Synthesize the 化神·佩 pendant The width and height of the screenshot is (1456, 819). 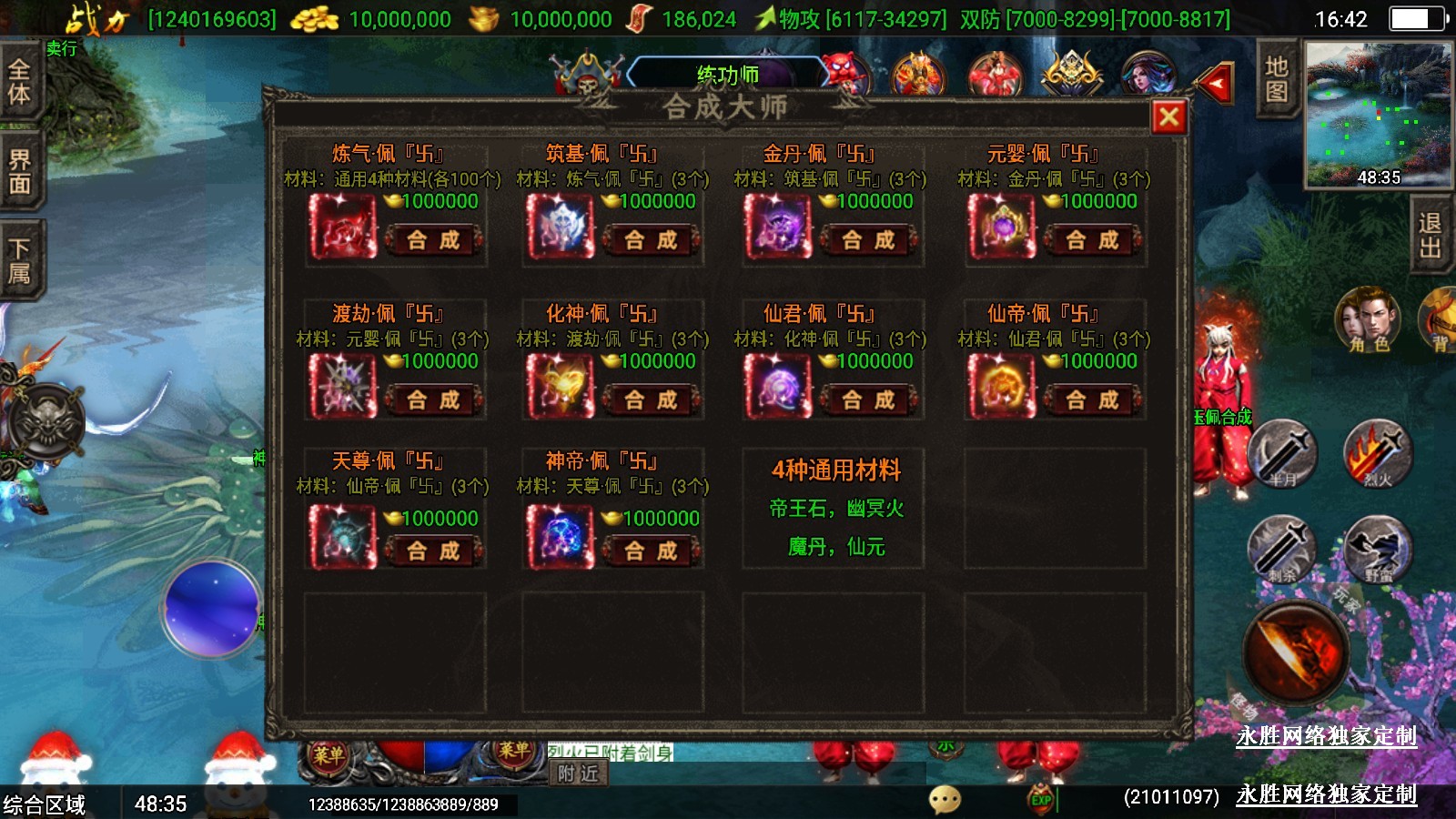point(651,399)
